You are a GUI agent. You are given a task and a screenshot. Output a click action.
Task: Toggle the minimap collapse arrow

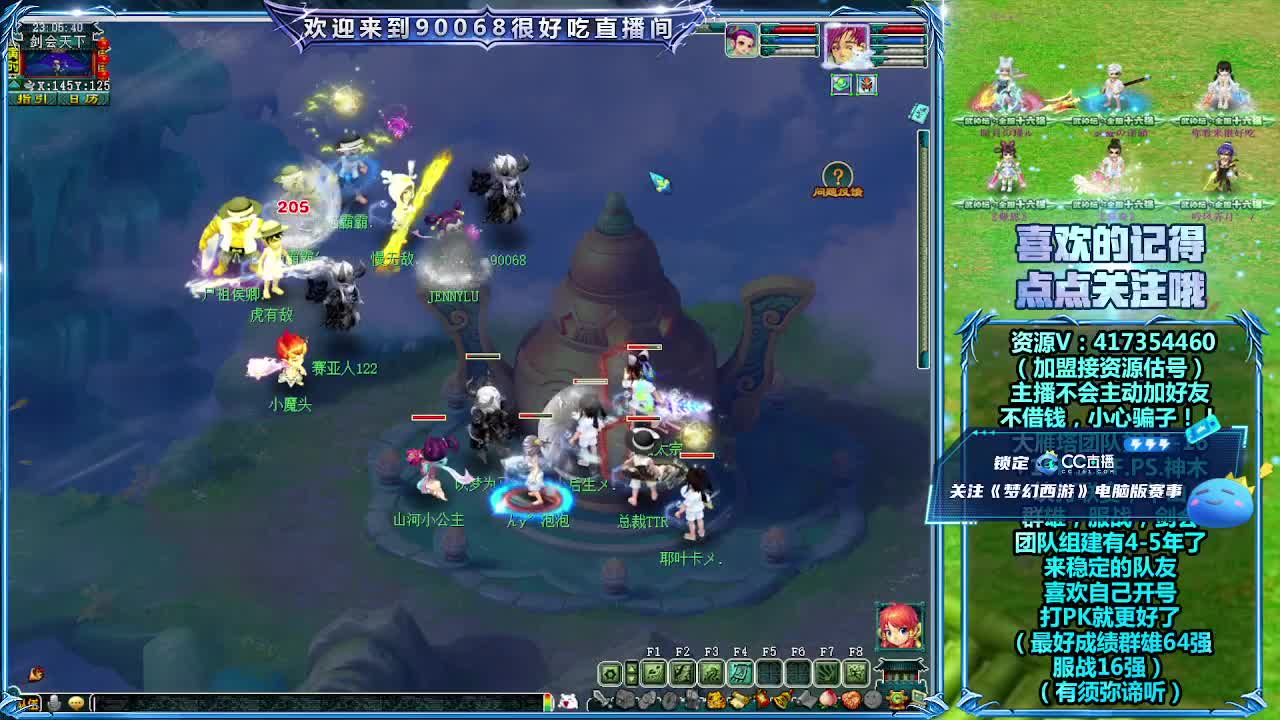(15, 85)
